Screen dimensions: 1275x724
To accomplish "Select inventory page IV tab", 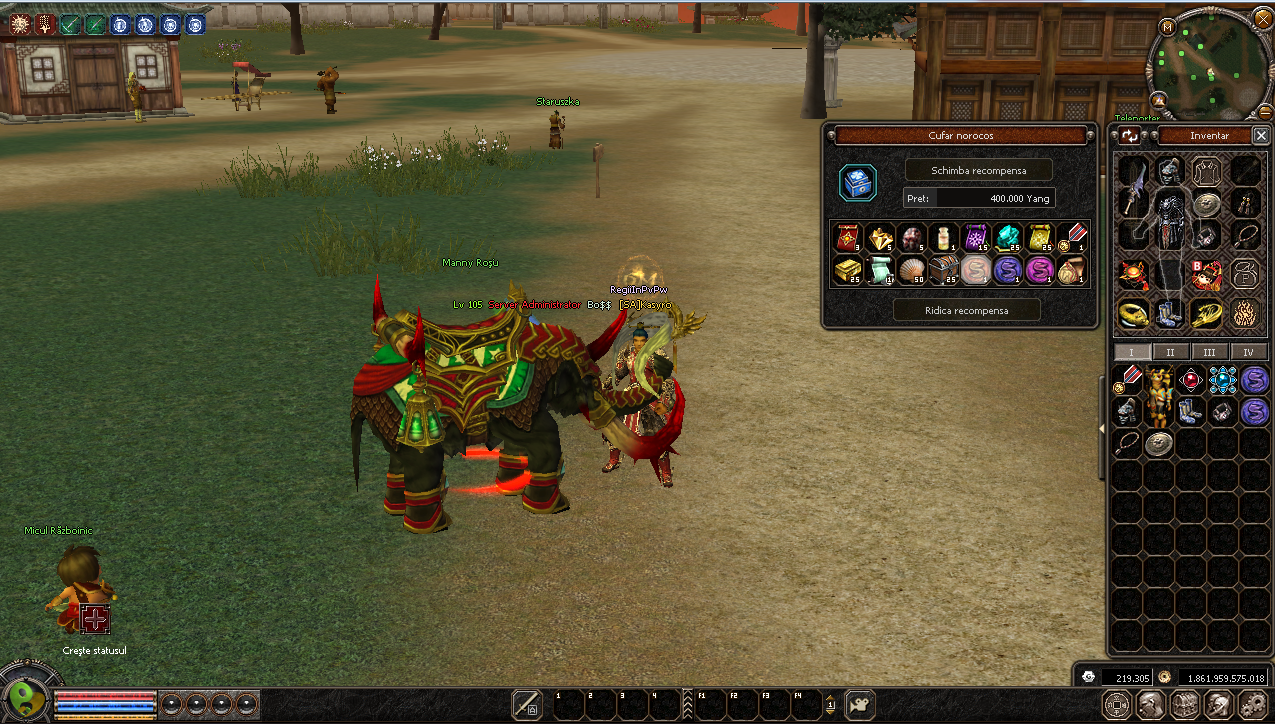I will [x=1248, y=352].
